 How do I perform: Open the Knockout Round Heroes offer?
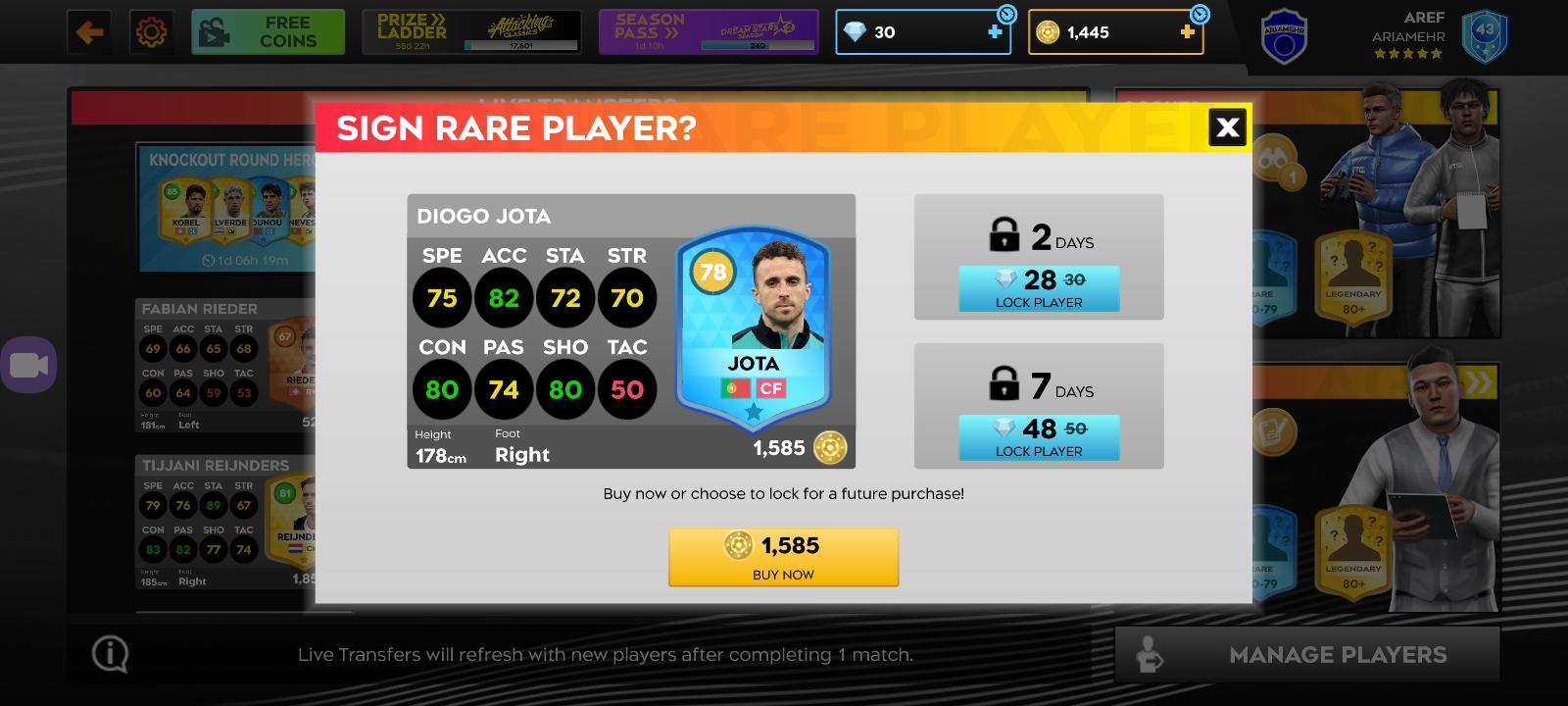click(227, 208)
